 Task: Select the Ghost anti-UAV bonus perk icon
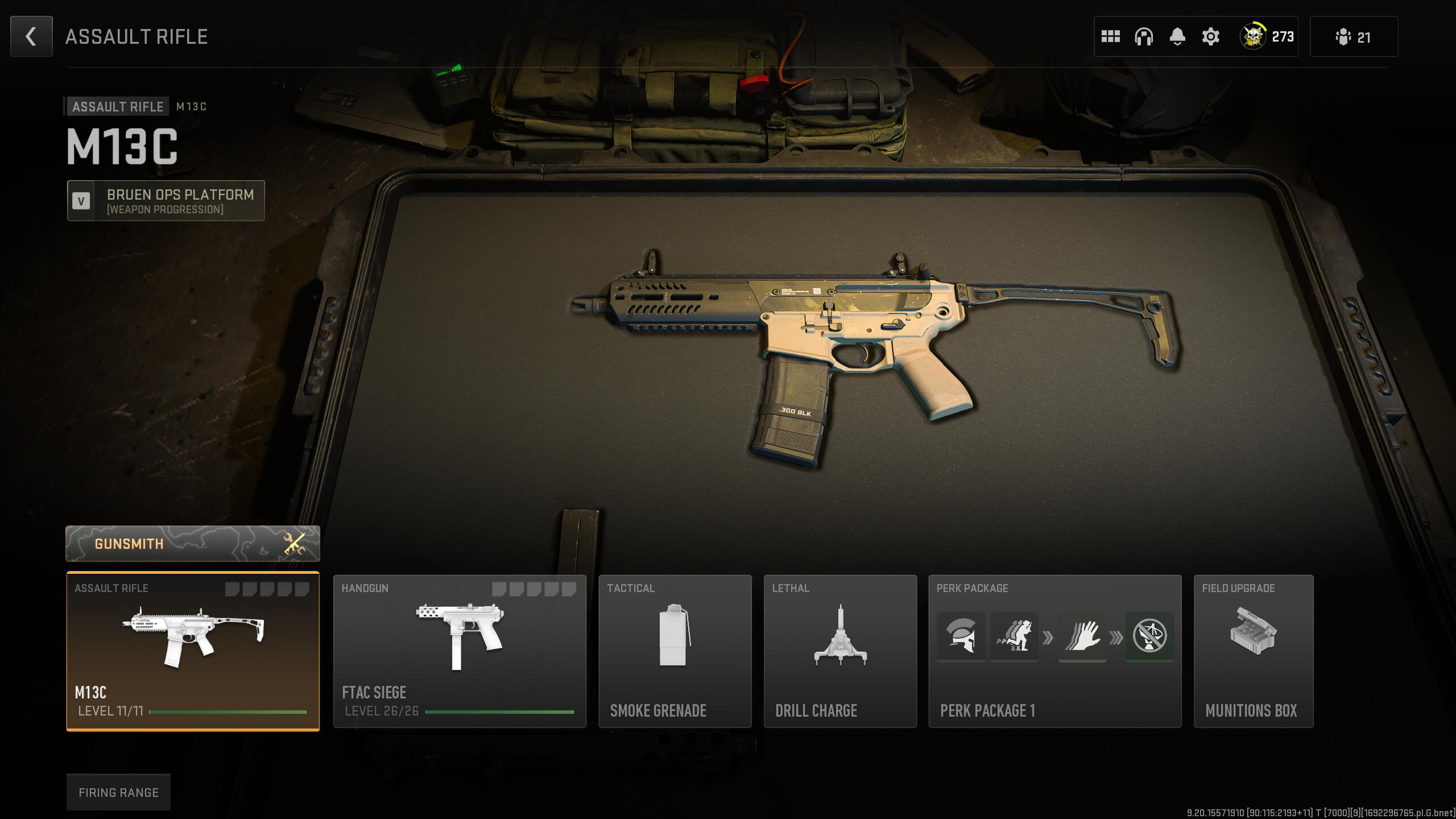[1150, 637]
